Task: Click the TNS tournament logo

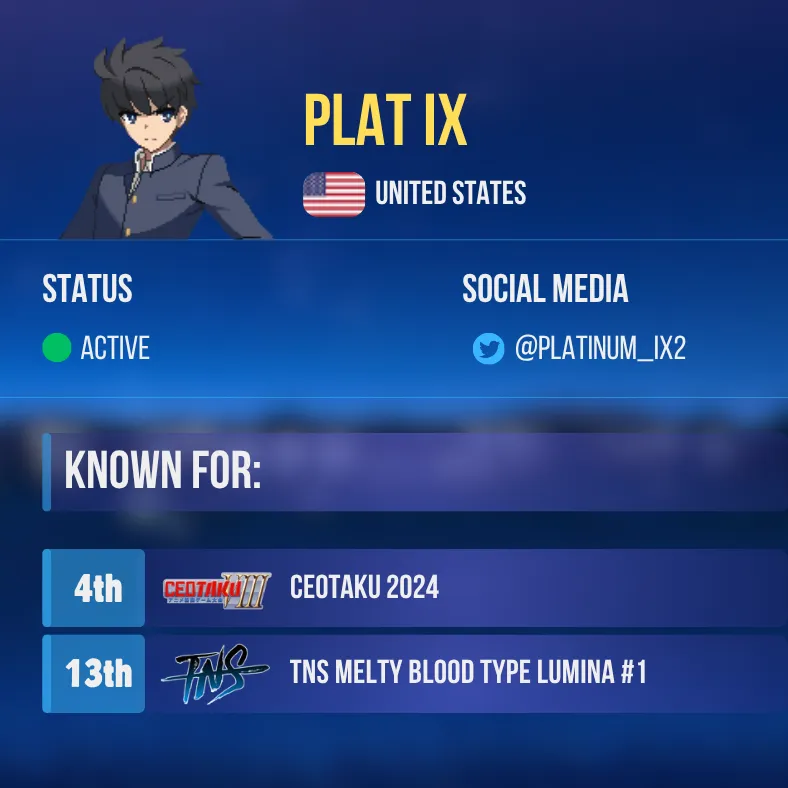Action: click(x=214, y=674)
